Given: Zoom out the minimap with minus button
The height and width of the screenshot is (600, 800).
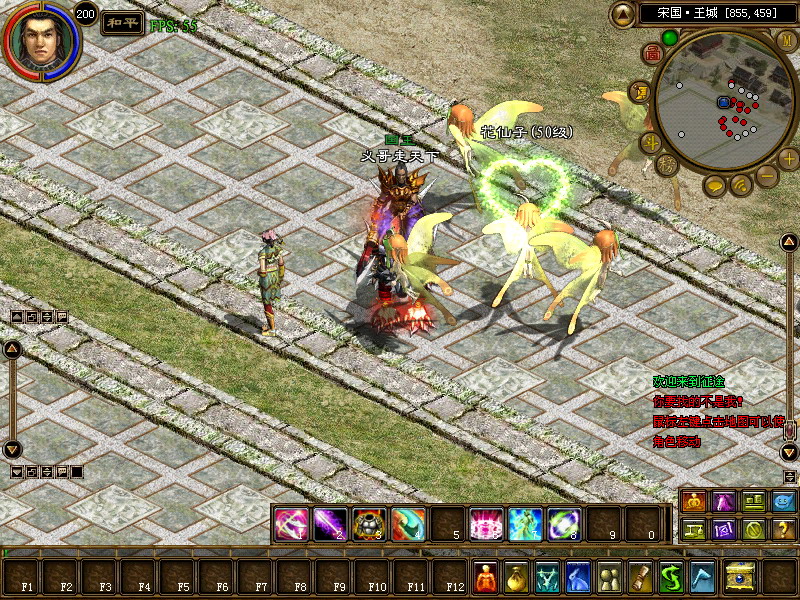Looking at the screenshot, I should [767, 176].
